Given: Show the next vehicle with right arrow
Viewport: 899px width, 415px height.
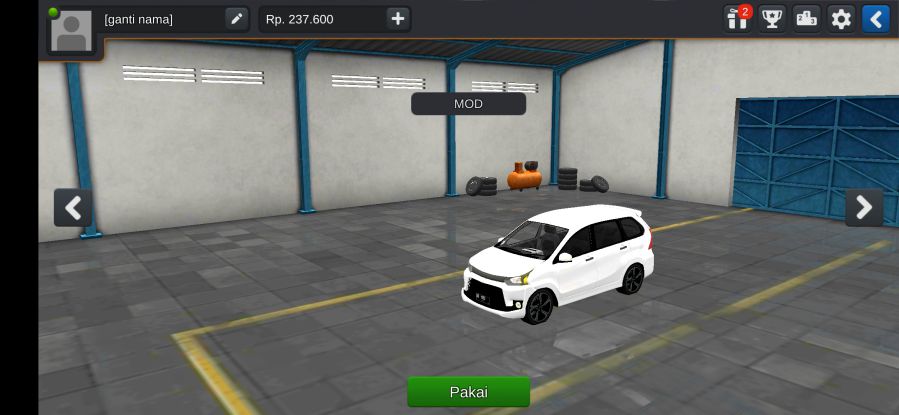Looking at the screenshot, I should [864, 207].
